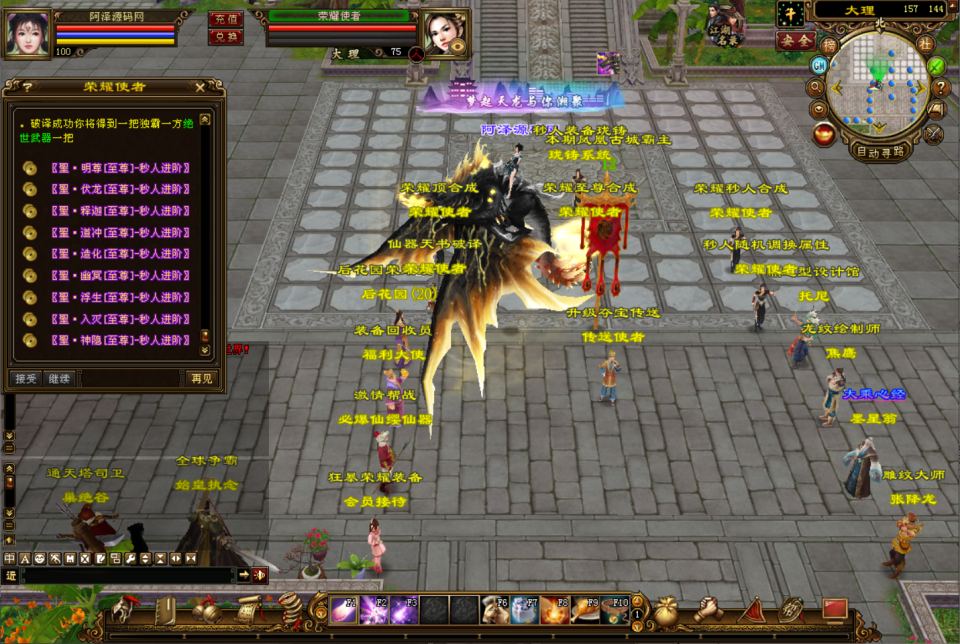The width and height of the screenshot is (960, 644).
Task: Open the GM button beside the minimap
Action: (819, 65)
